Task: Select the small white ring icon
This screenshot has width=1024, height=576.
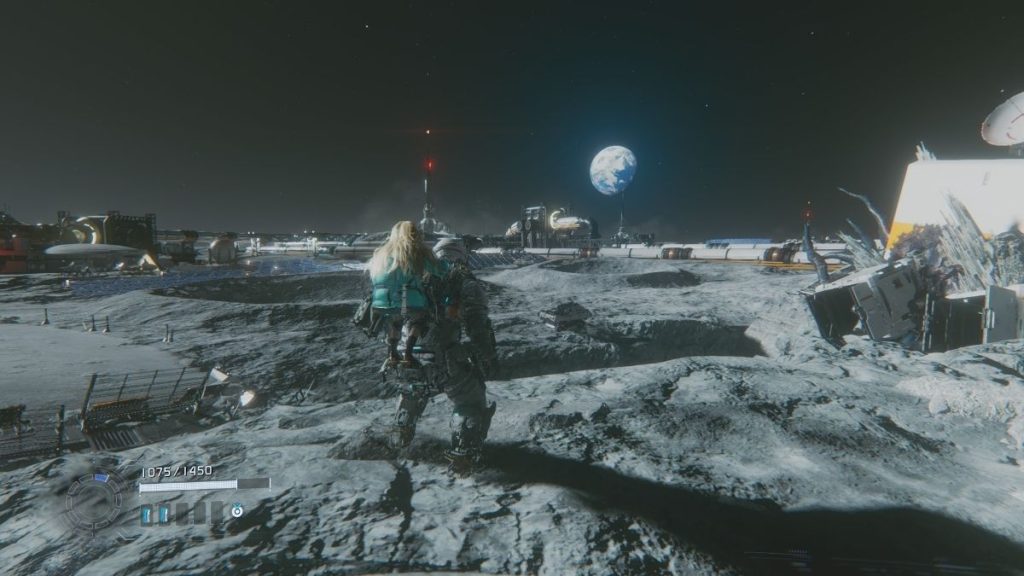Action: 238,510
